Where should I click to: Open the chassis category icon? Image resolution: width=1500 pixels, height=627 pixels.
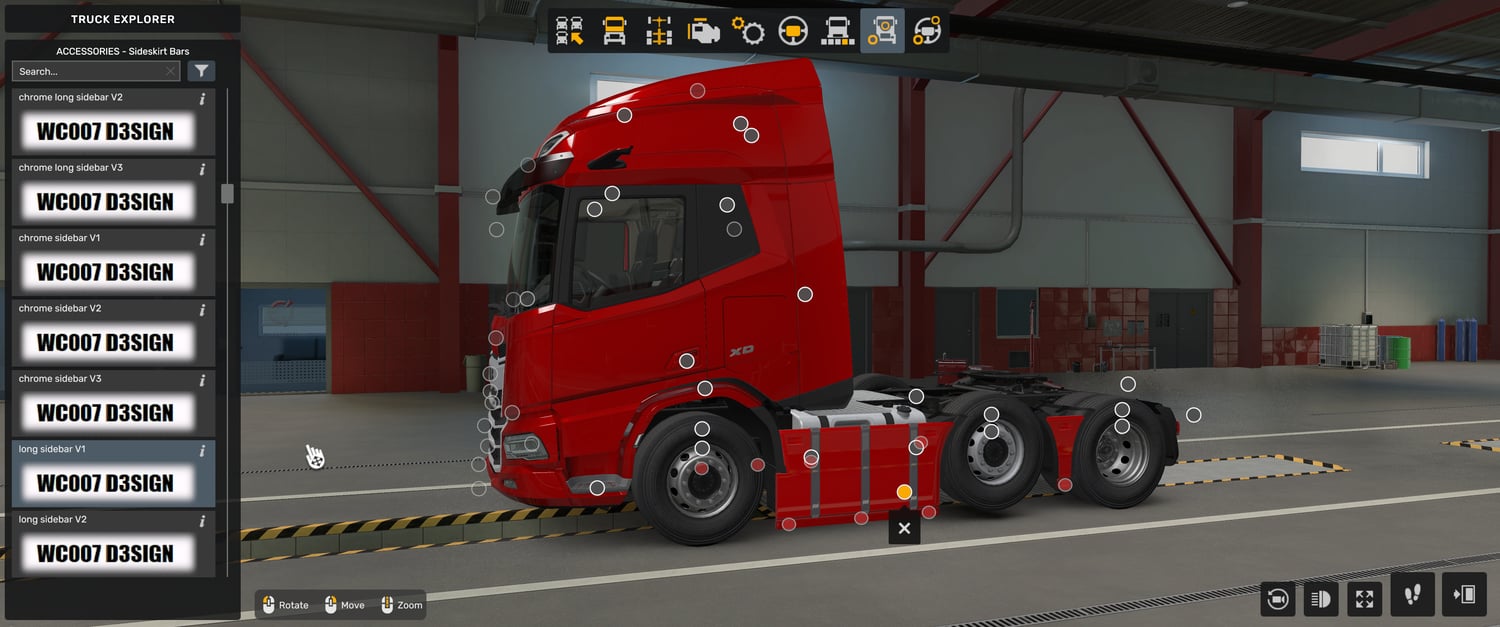659,31
